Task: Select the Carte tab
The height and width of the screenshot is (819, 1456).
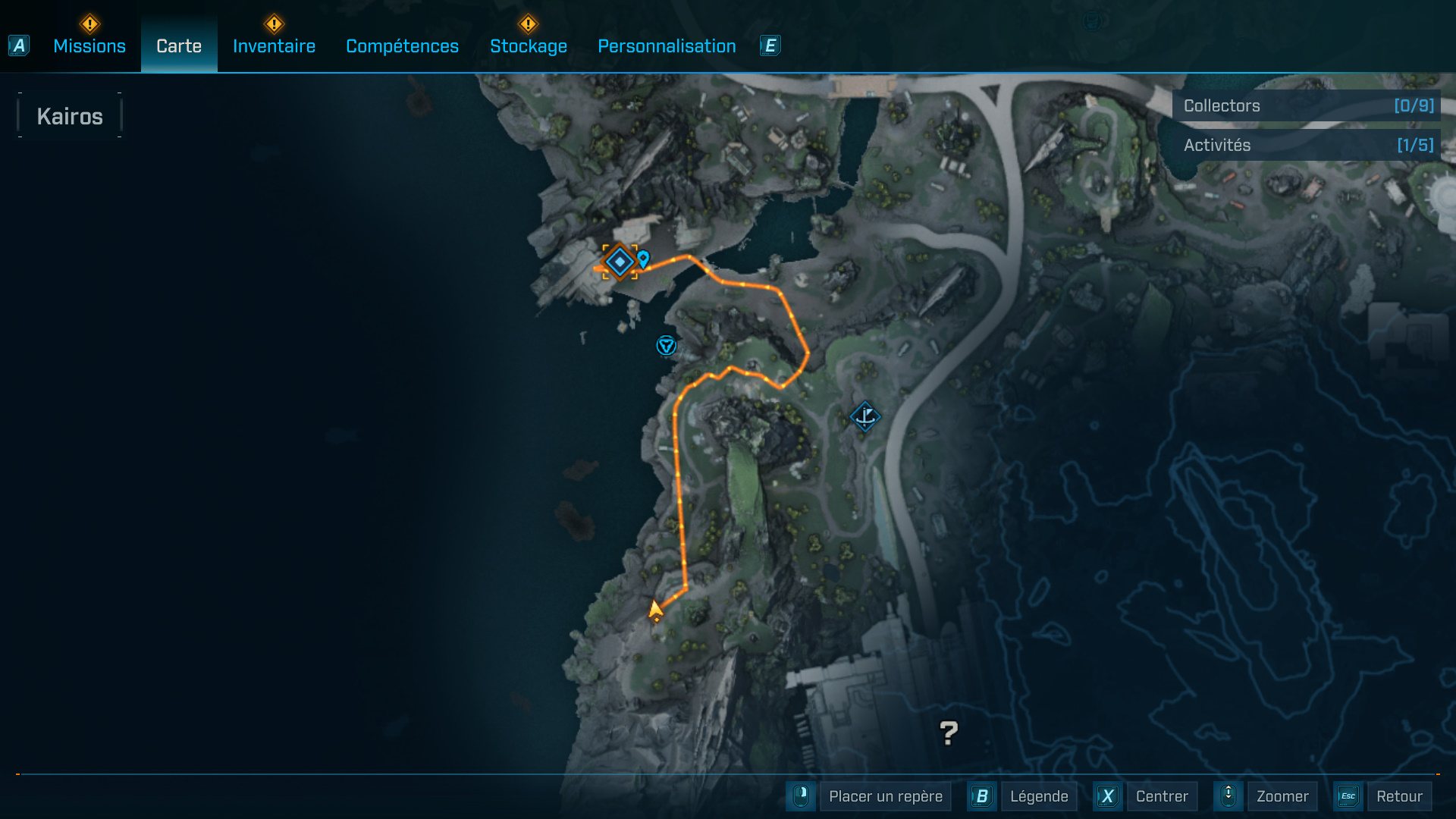Action: [x=179, y=46]
